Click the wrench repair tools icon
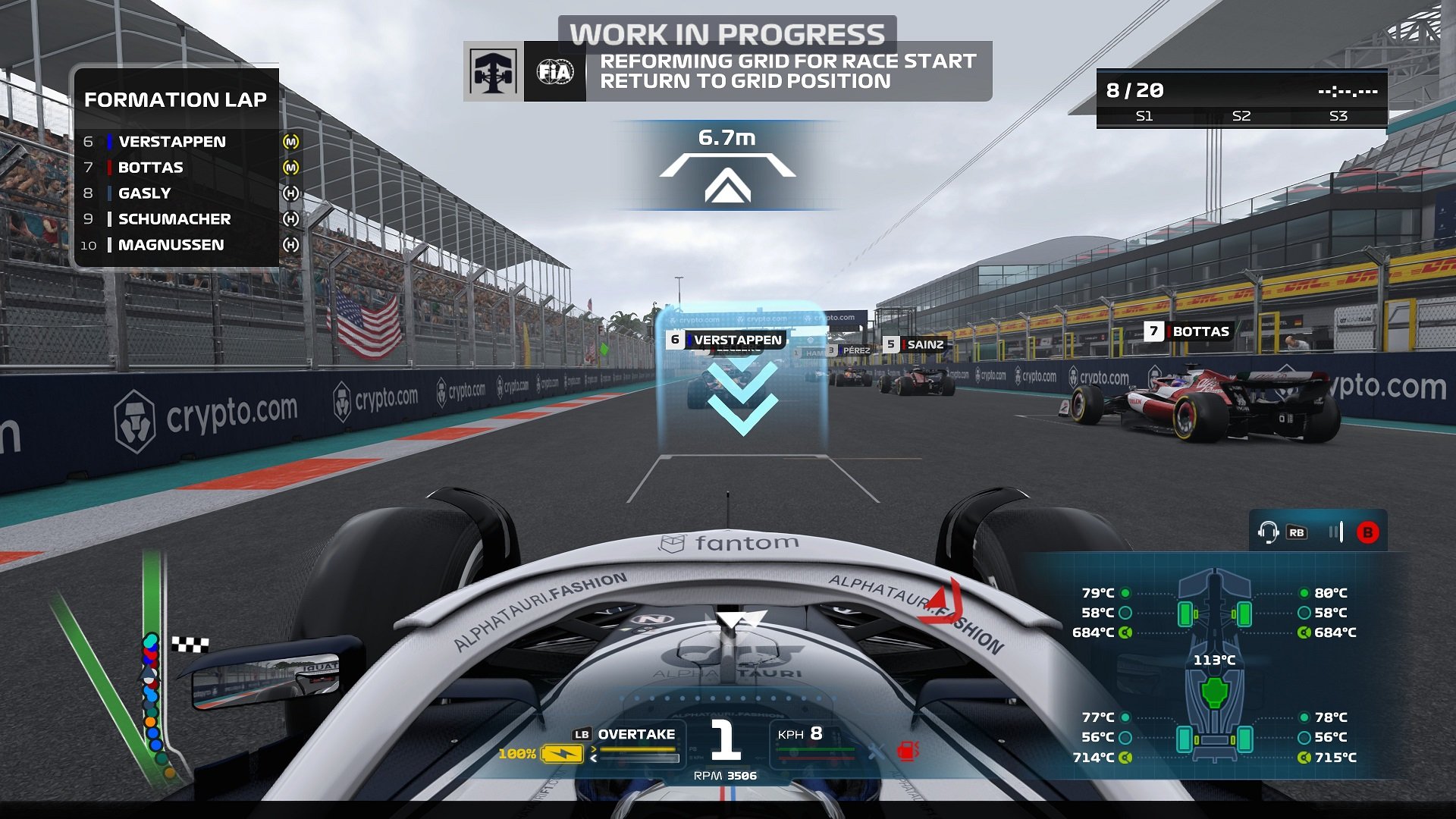Screen dimensions: 1456x819 pyautogui.click(x=877, y=752)
